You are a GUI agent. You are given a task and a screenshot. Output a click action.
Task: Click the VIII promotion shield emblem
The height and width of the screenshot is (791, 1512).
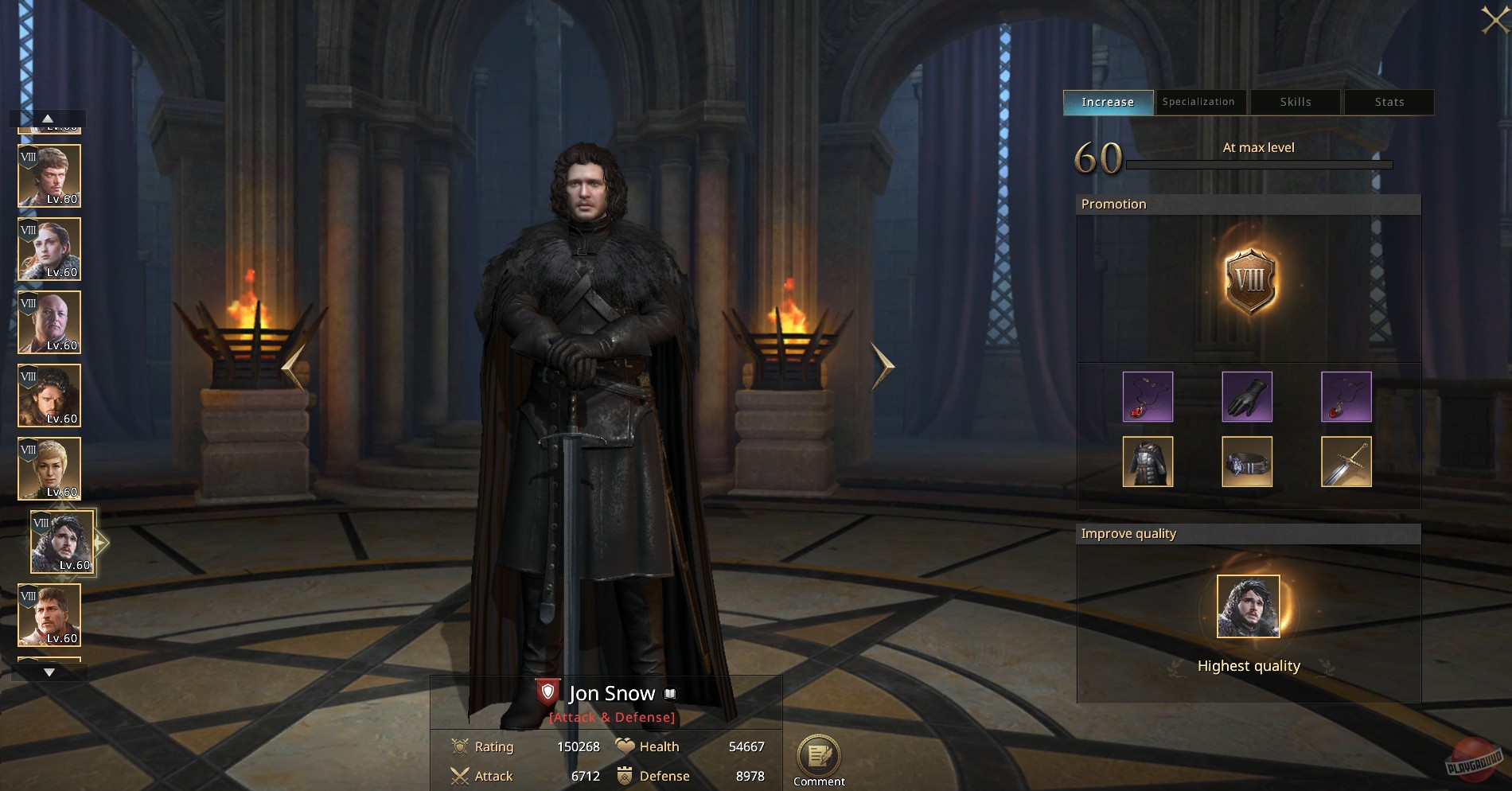(x=1251, y=282)
